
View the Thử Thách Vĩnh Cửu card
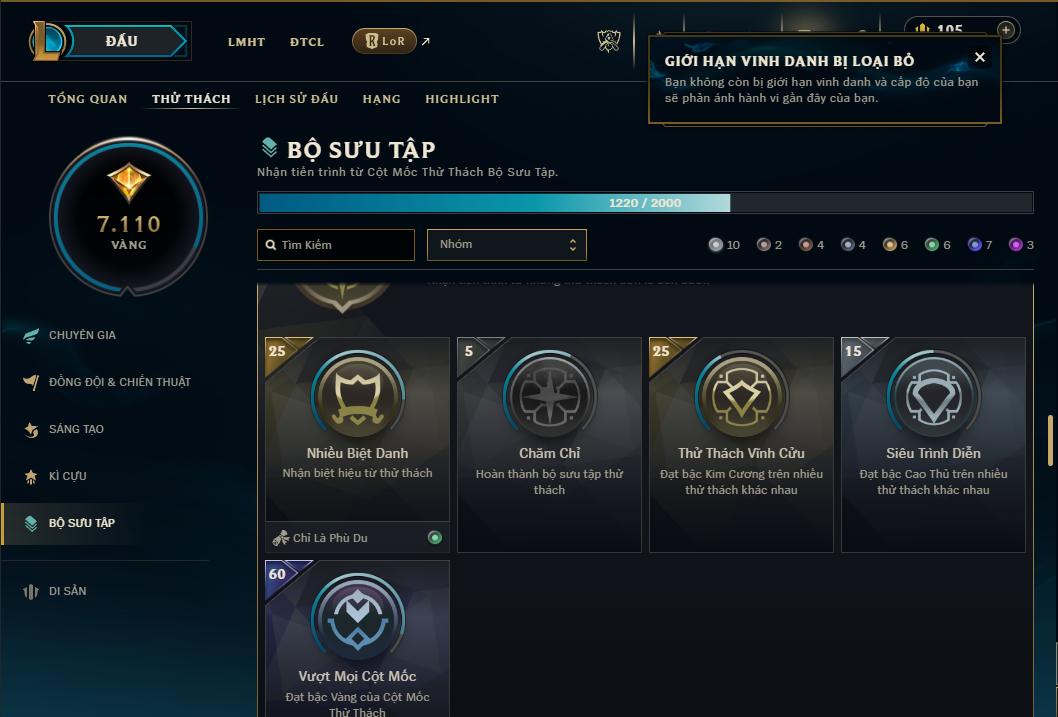tap(741, 444)
